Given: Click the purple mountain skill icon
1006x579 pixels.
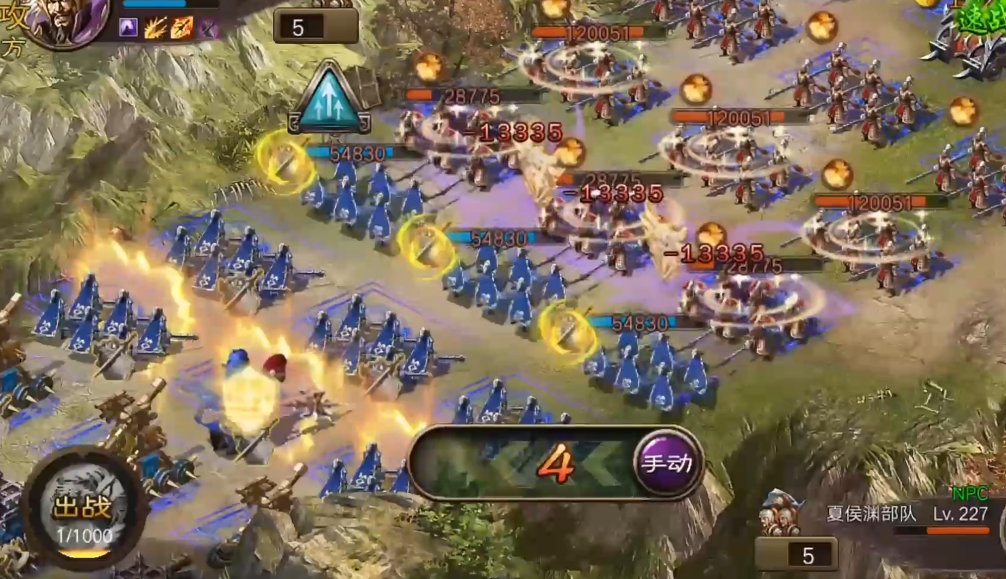Looking at the screenshot, I should point(129,28).
